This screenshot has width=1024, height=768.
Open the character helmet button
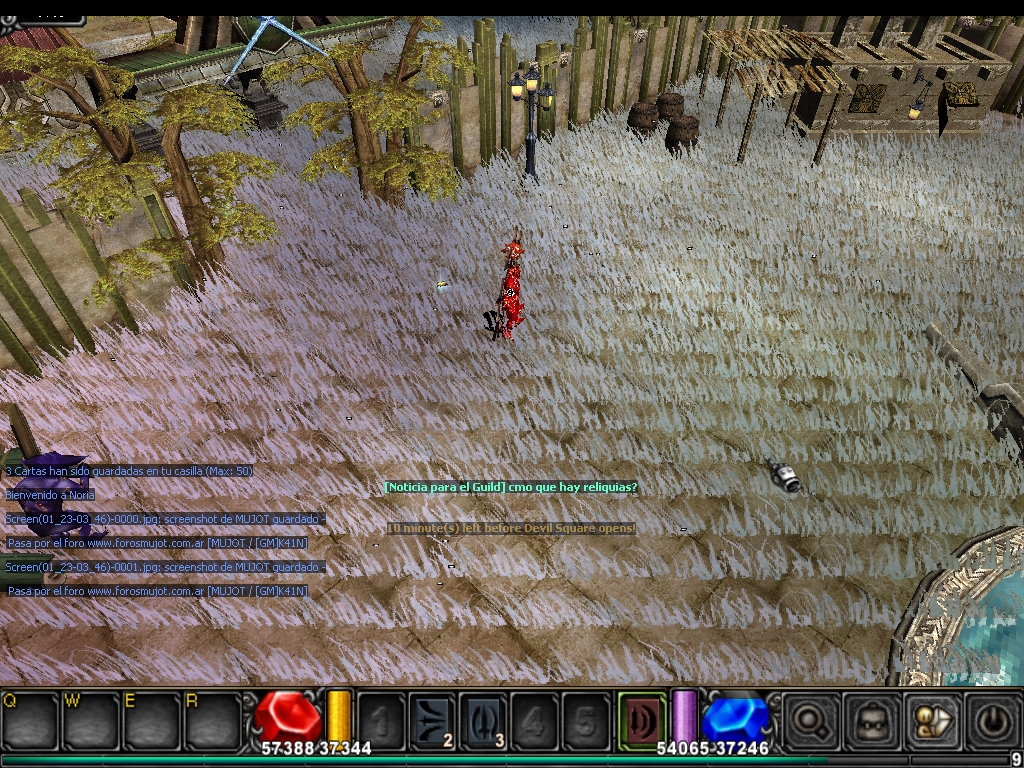(868, 720)
